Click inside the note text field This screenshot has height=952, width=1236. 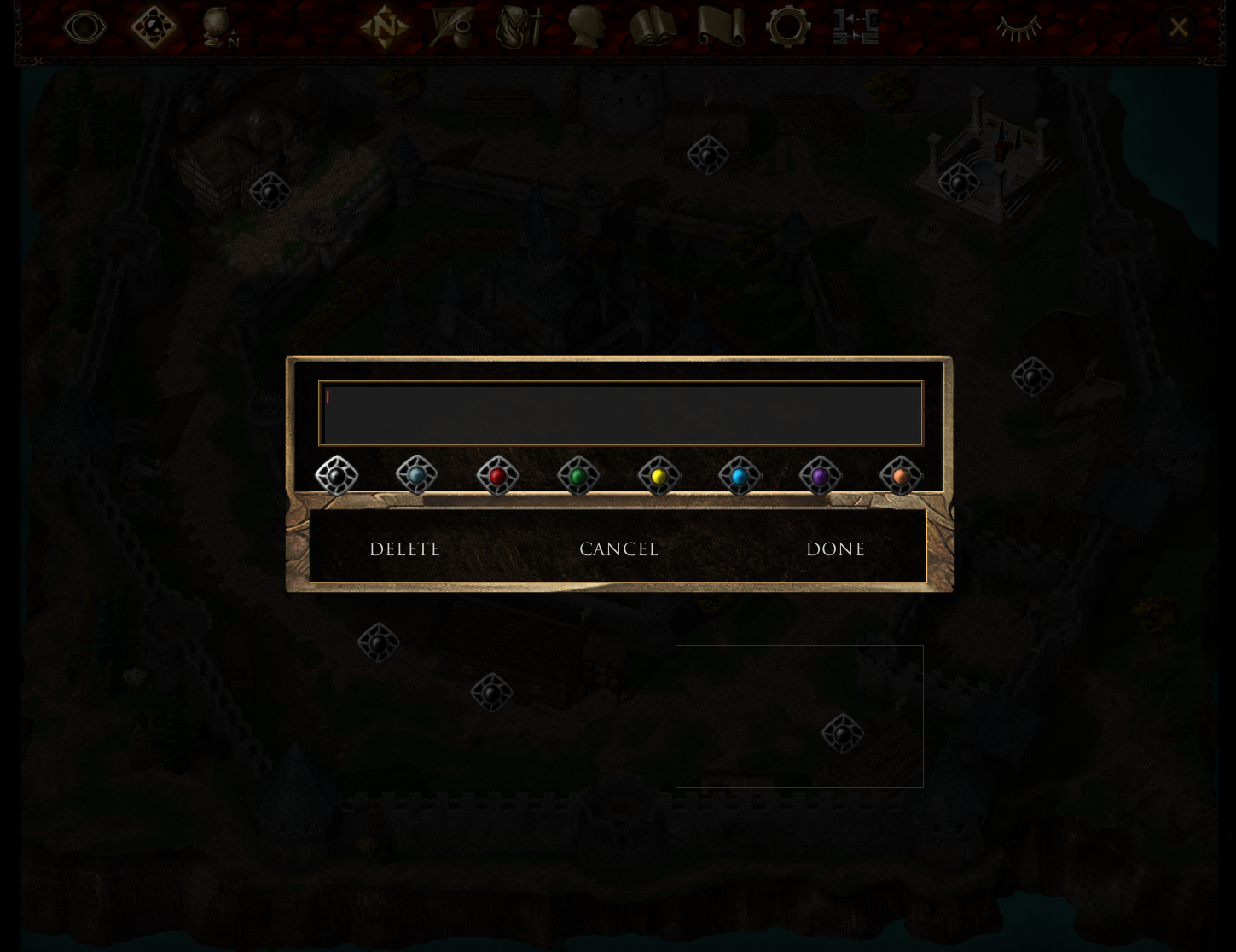tap(619, 413)
